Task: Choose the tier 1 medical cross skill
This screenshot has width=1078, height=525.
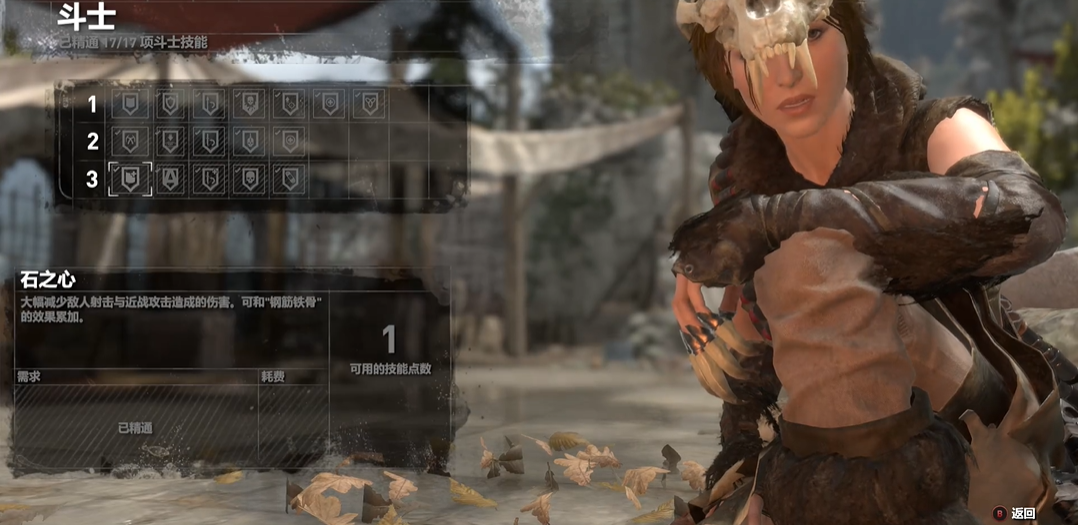Action: coord(329,103)
